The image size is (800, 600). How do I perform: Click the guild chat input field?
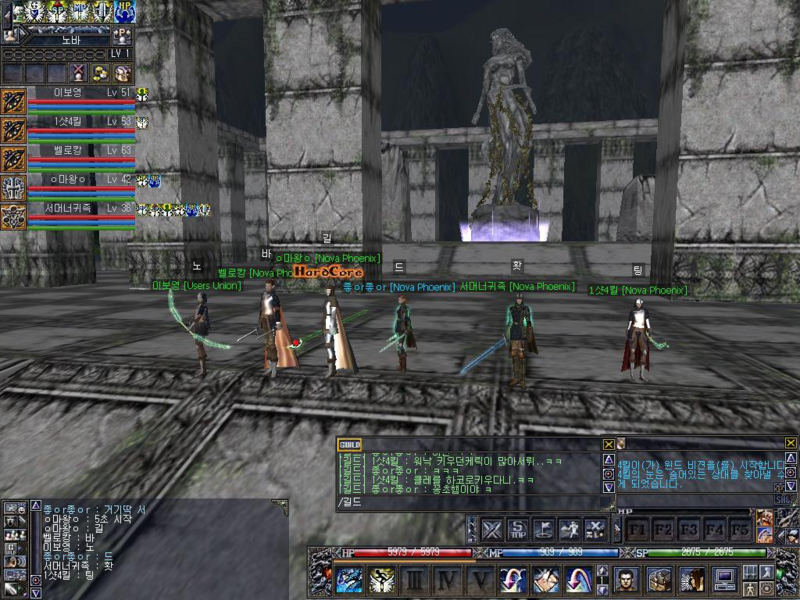pyautogui.click(x=470, y=502)
